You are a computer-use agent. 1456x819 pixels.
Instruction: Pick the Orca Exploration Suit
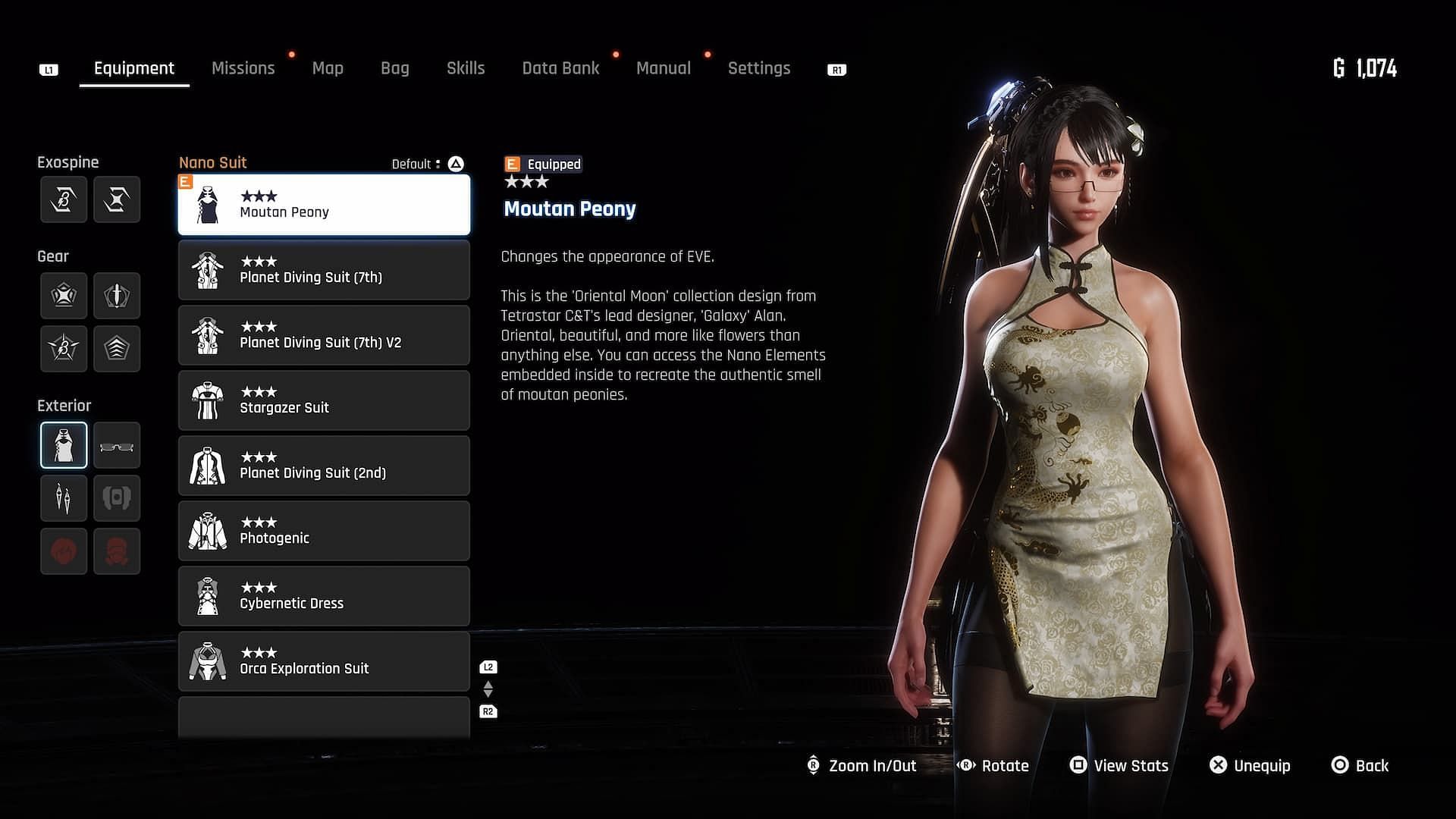pos(324,661)
